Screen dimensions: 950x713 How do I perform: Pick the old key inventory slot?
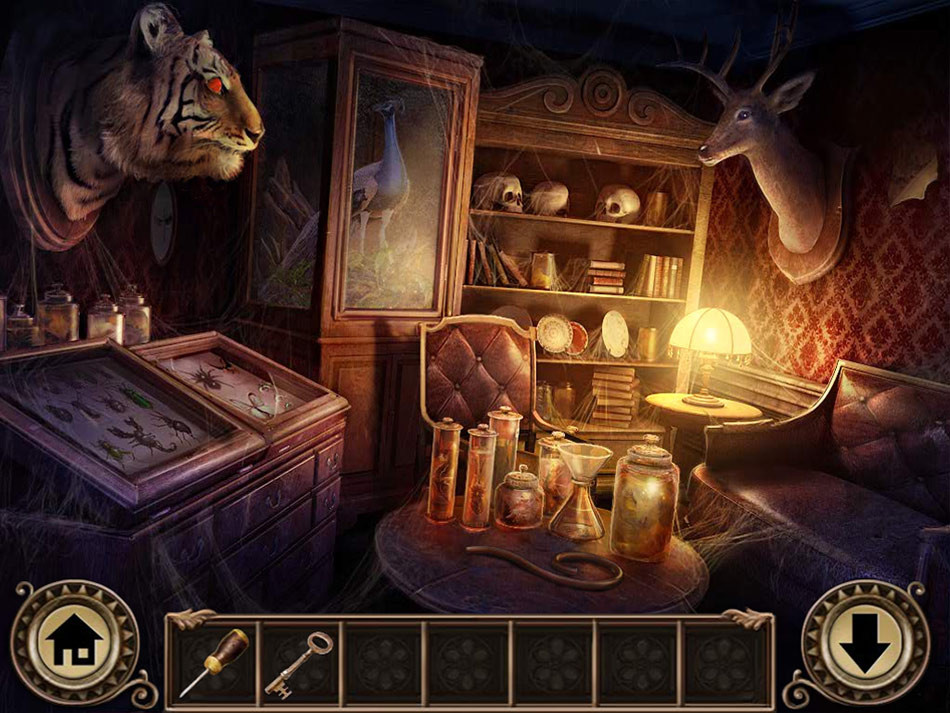tap(299, 663)
